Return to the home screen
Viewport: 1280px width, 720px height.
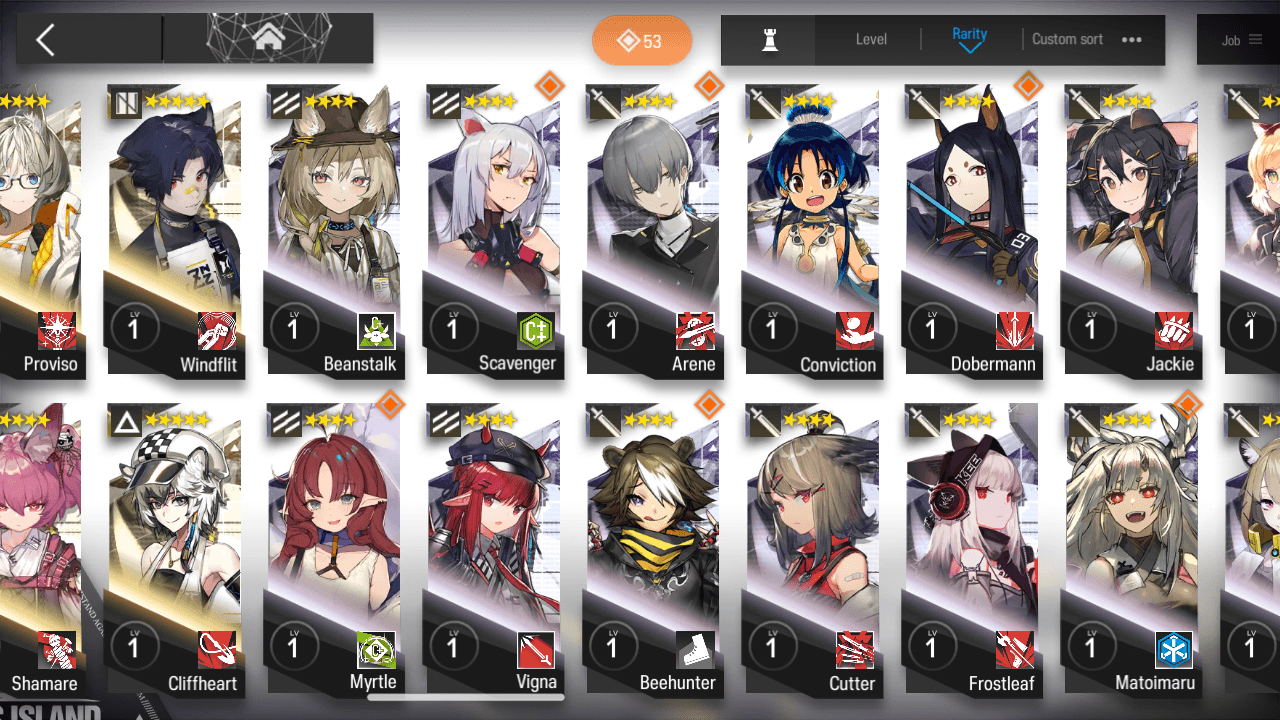coord(268,39)
